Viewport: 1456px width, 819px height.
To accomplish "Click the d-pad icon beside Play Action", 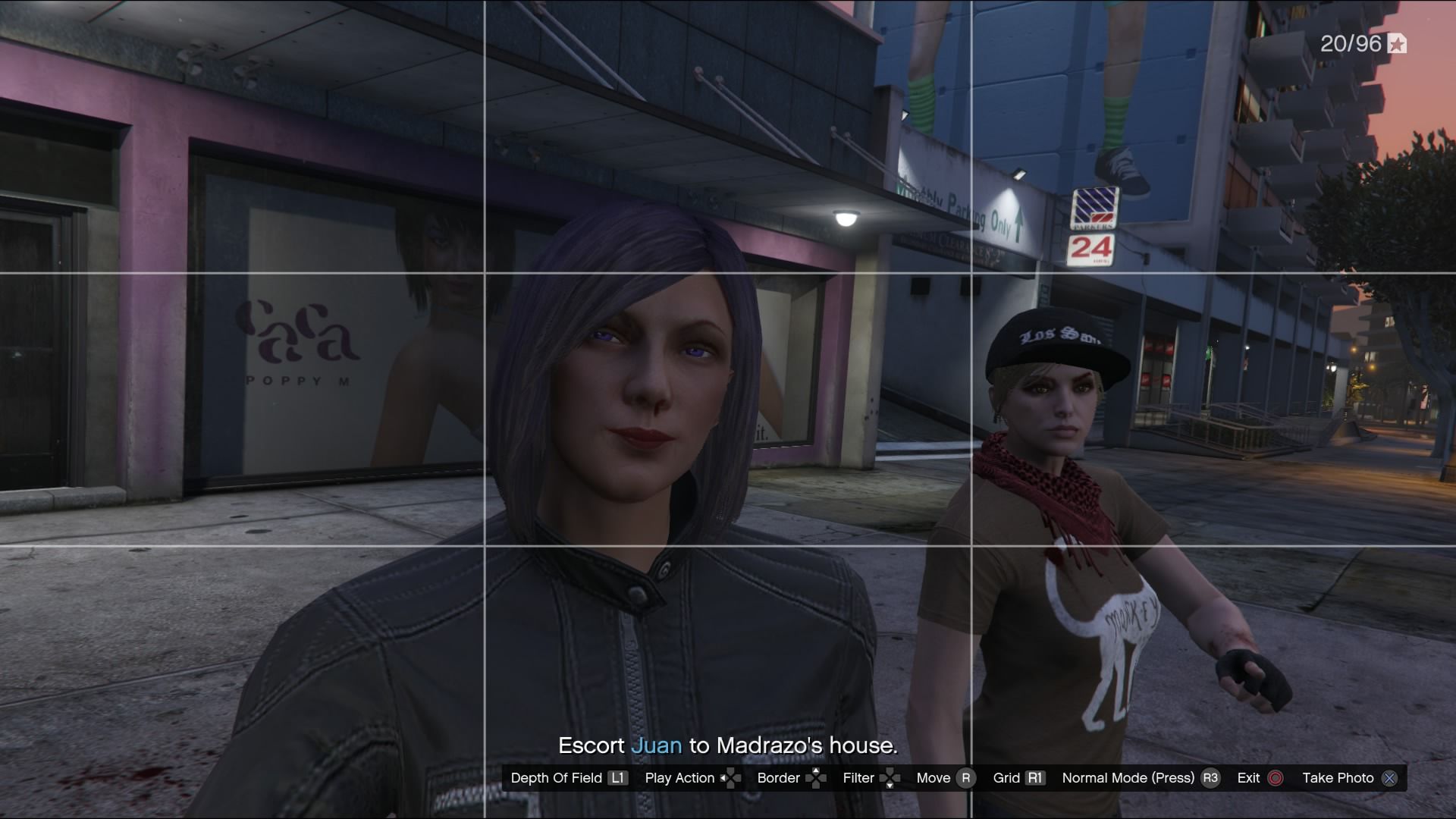I will (x=730, y=778).
